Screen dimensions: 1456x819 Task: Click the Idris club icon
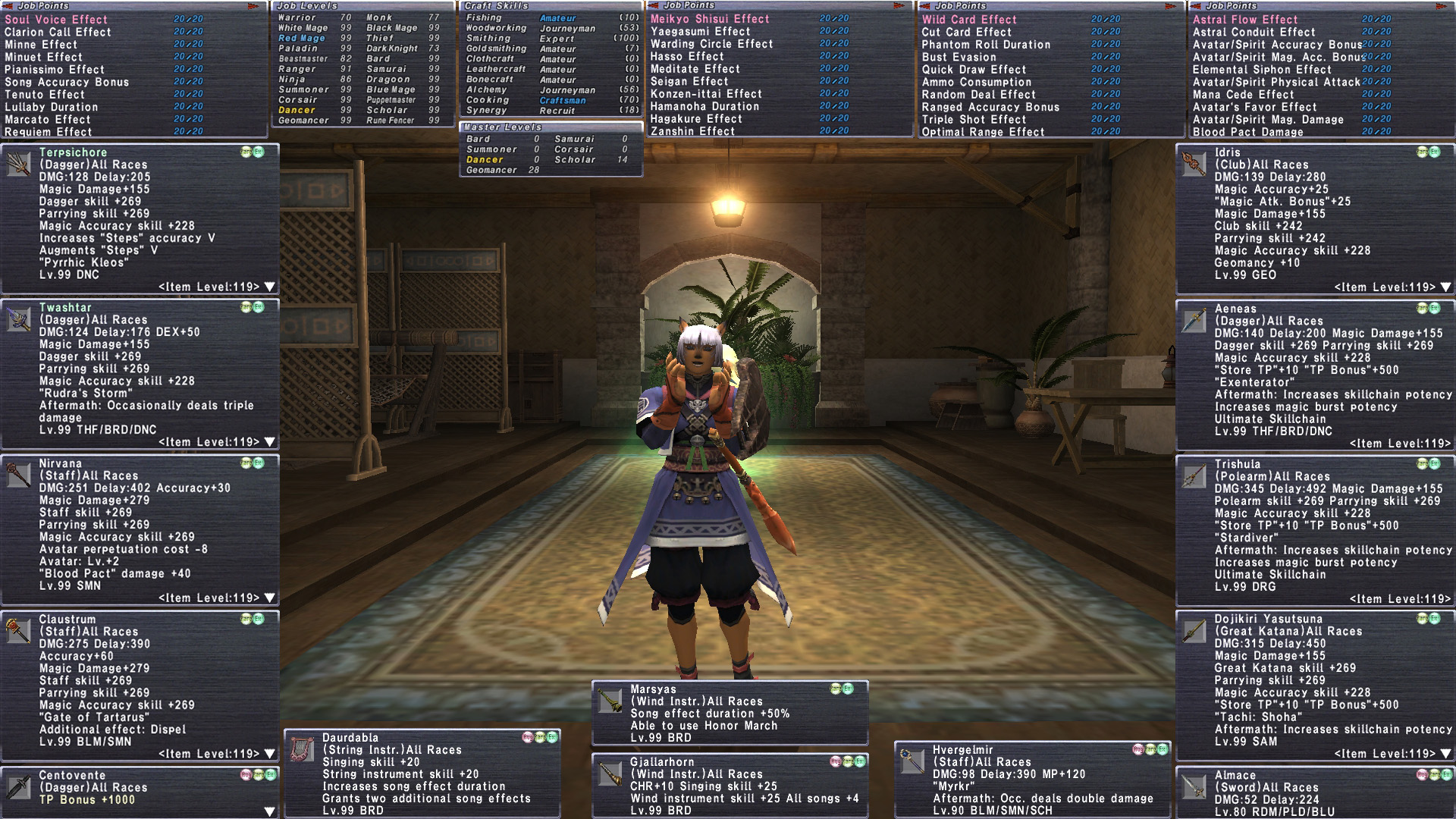pyautogui.click(x=1194, y=164)
